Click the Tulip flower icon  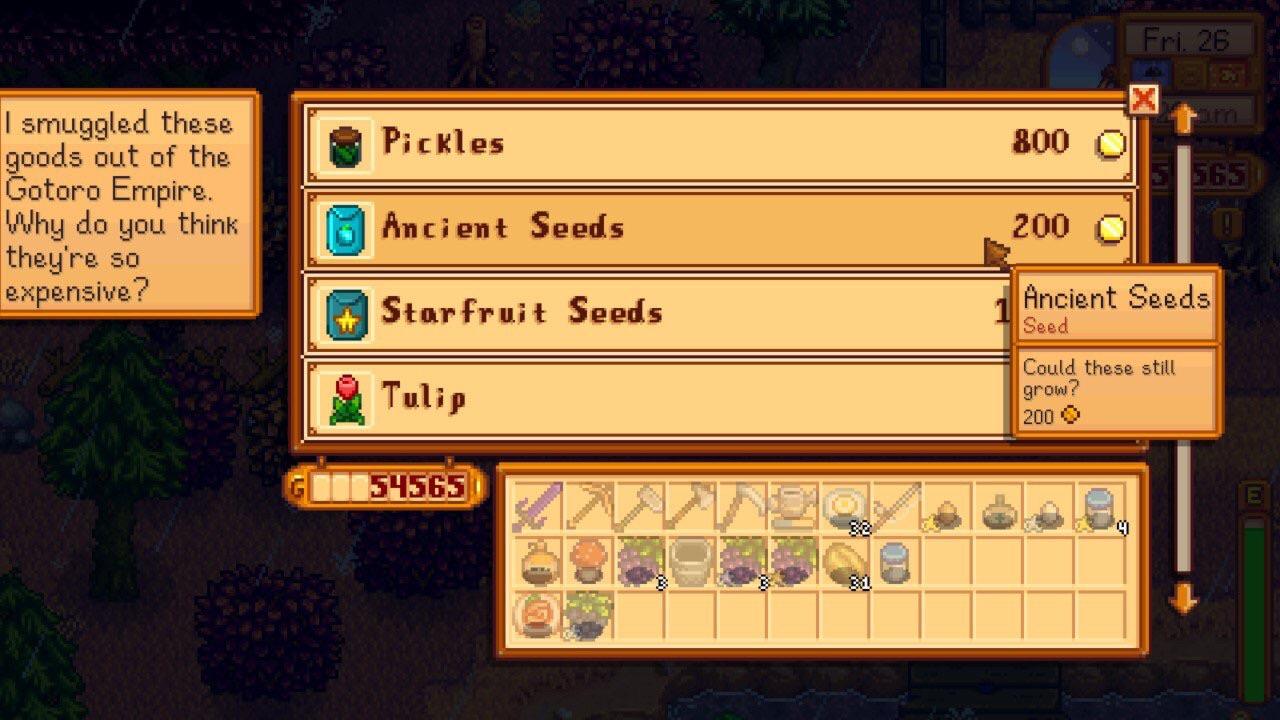tap(345, 396)
